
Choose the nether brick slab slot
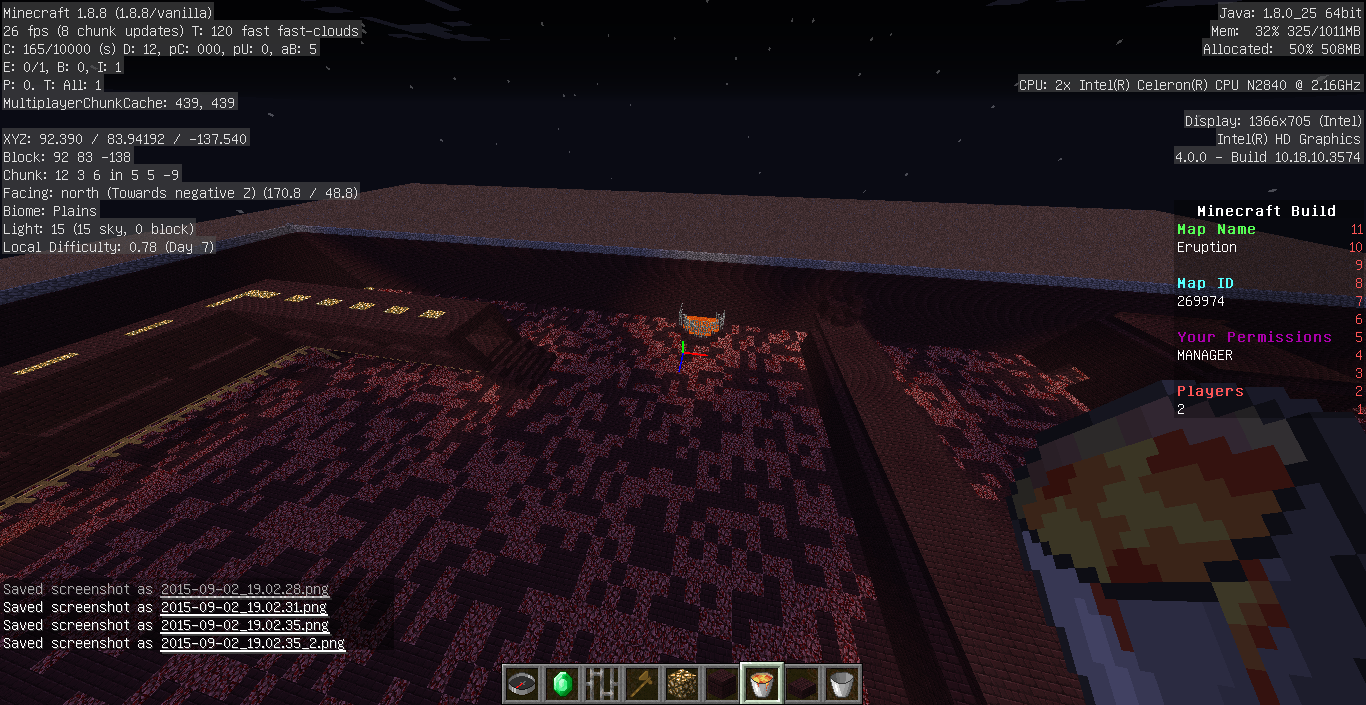pyautogui.click(x=802, y=685)
